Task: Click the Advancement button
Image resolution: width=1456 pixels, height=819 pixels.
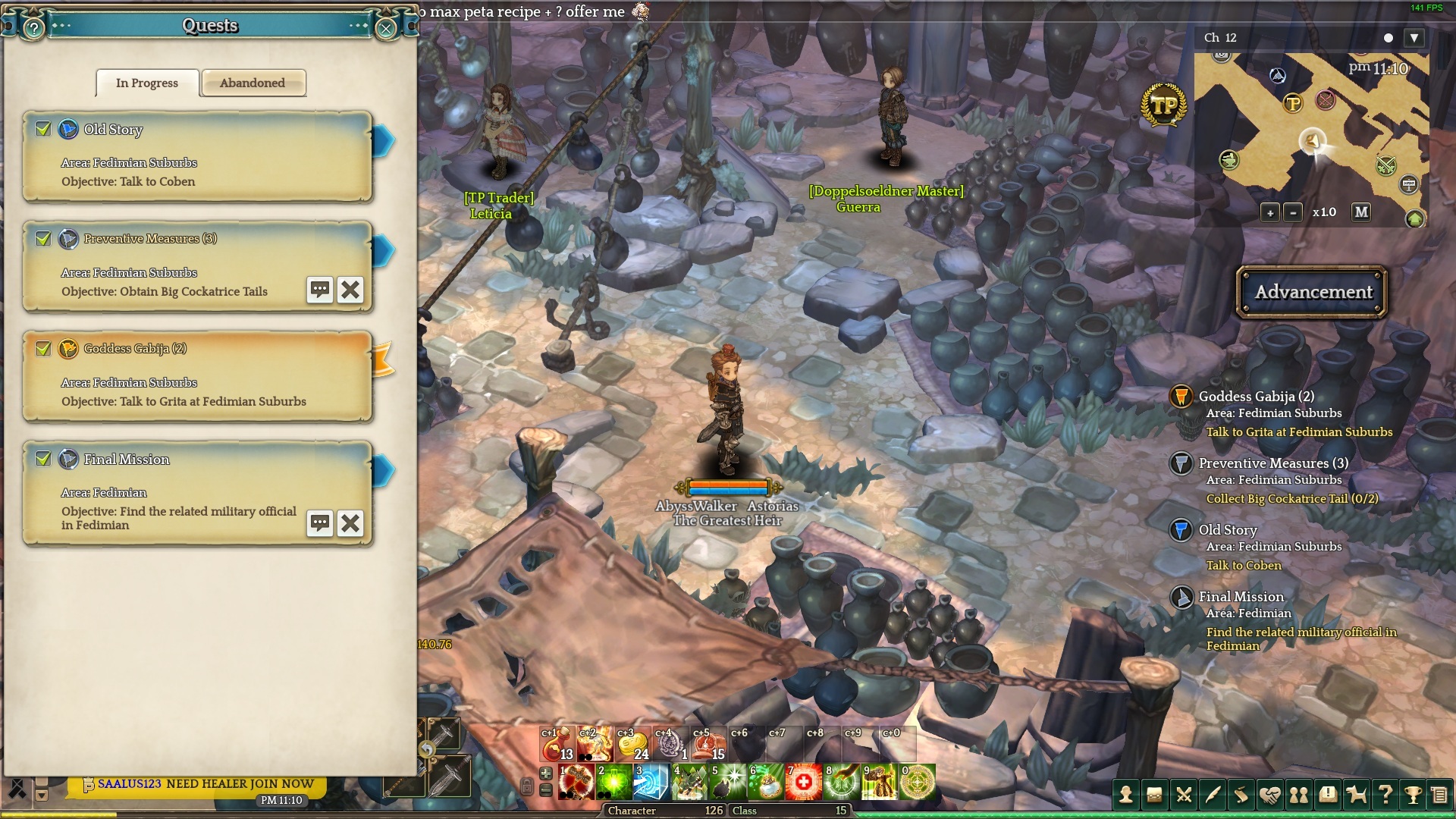Action: tap(1313, 292)
